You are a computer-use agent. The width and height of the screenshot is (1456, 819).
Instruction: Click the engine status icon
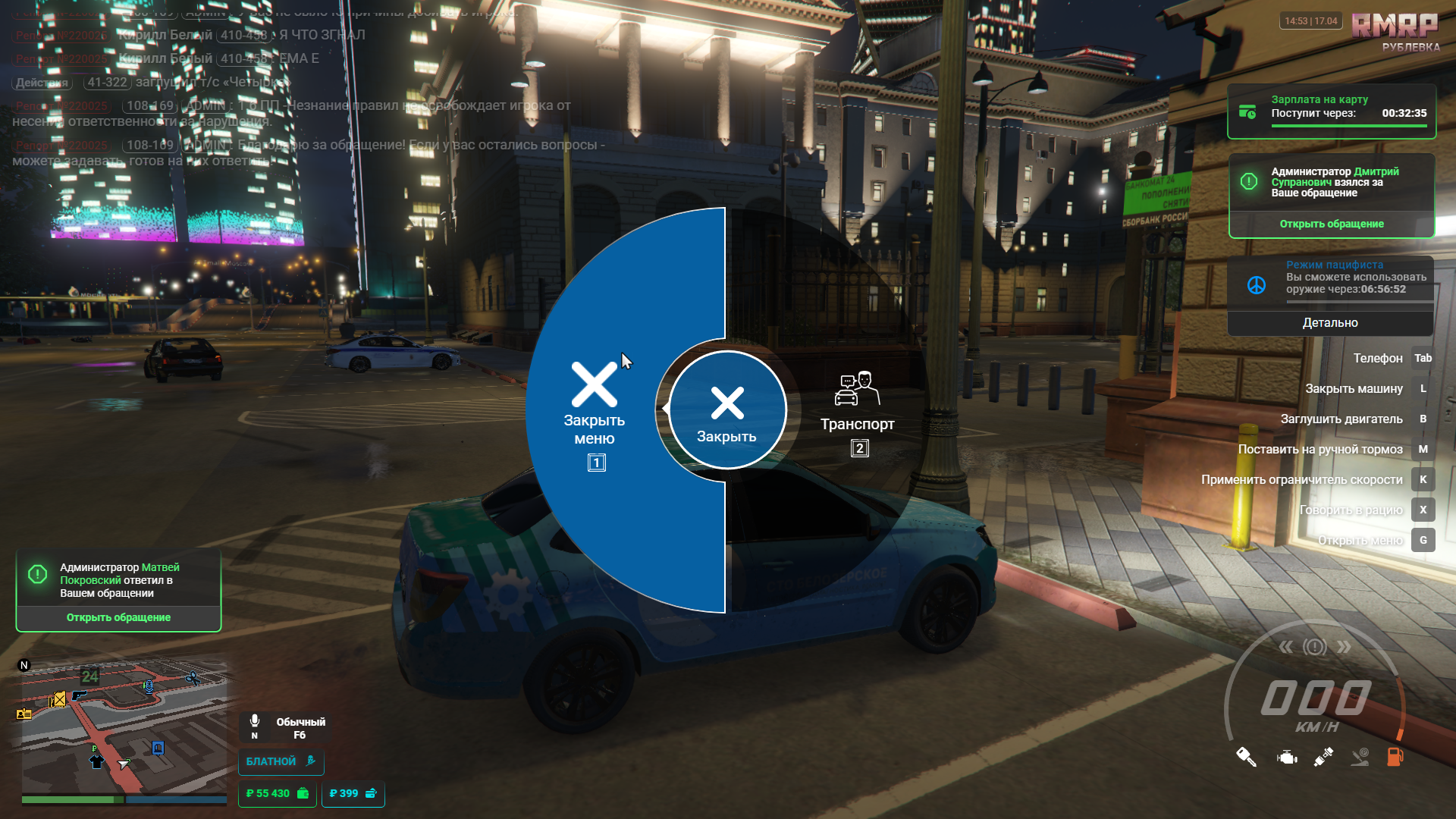tap(1287, 757)
